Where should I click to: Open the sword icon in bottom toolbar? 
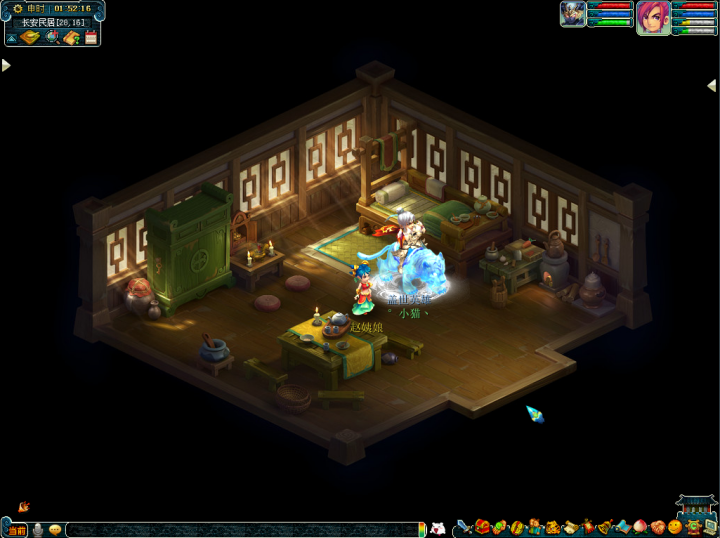[x=465, y=527]
